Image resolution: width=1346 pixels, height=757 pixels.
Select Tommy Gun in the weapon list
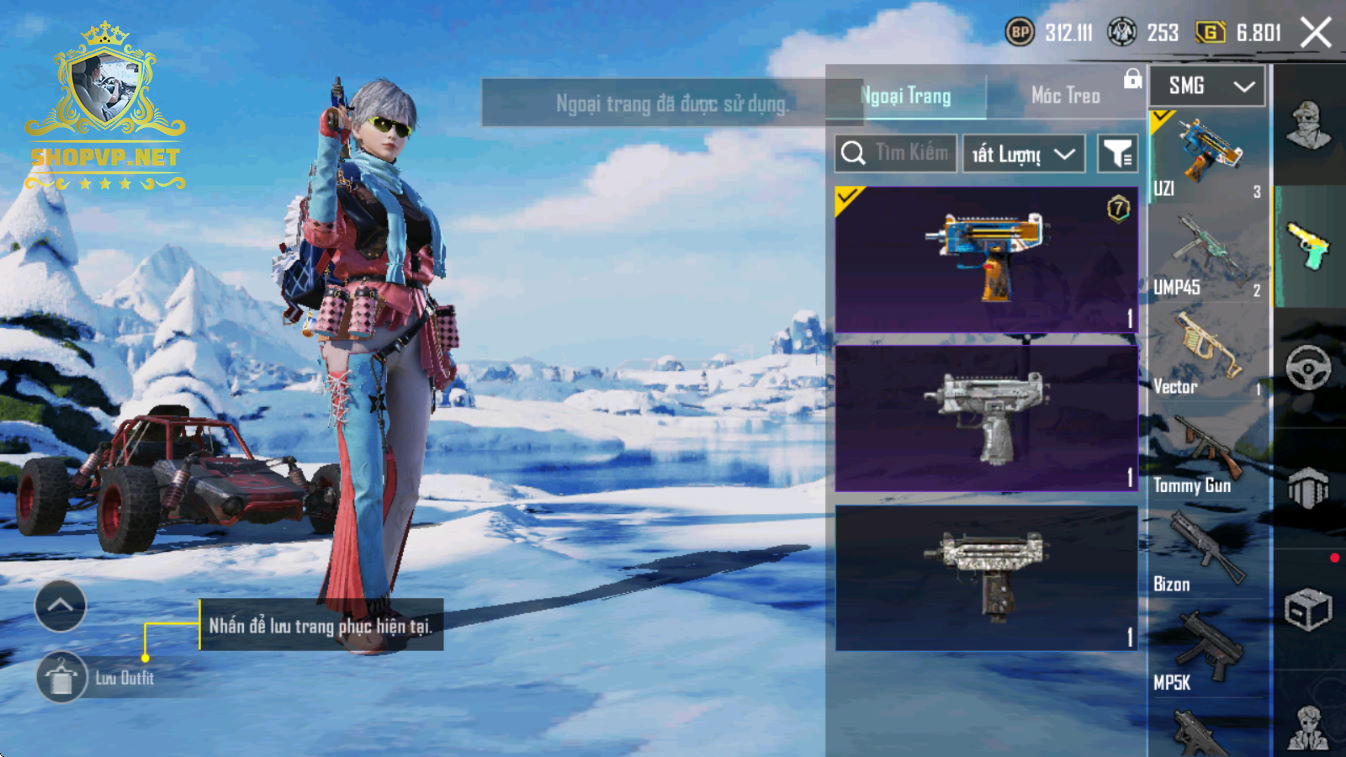(1208, 454)
